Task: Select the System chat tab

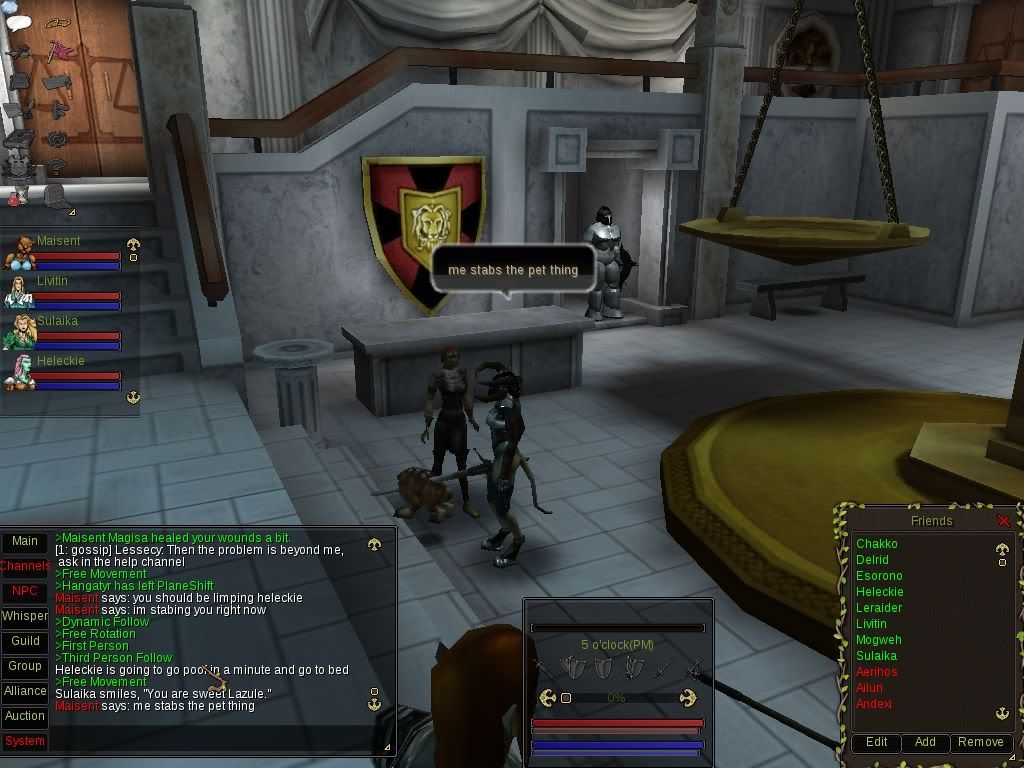Action: tap(25, 741)
